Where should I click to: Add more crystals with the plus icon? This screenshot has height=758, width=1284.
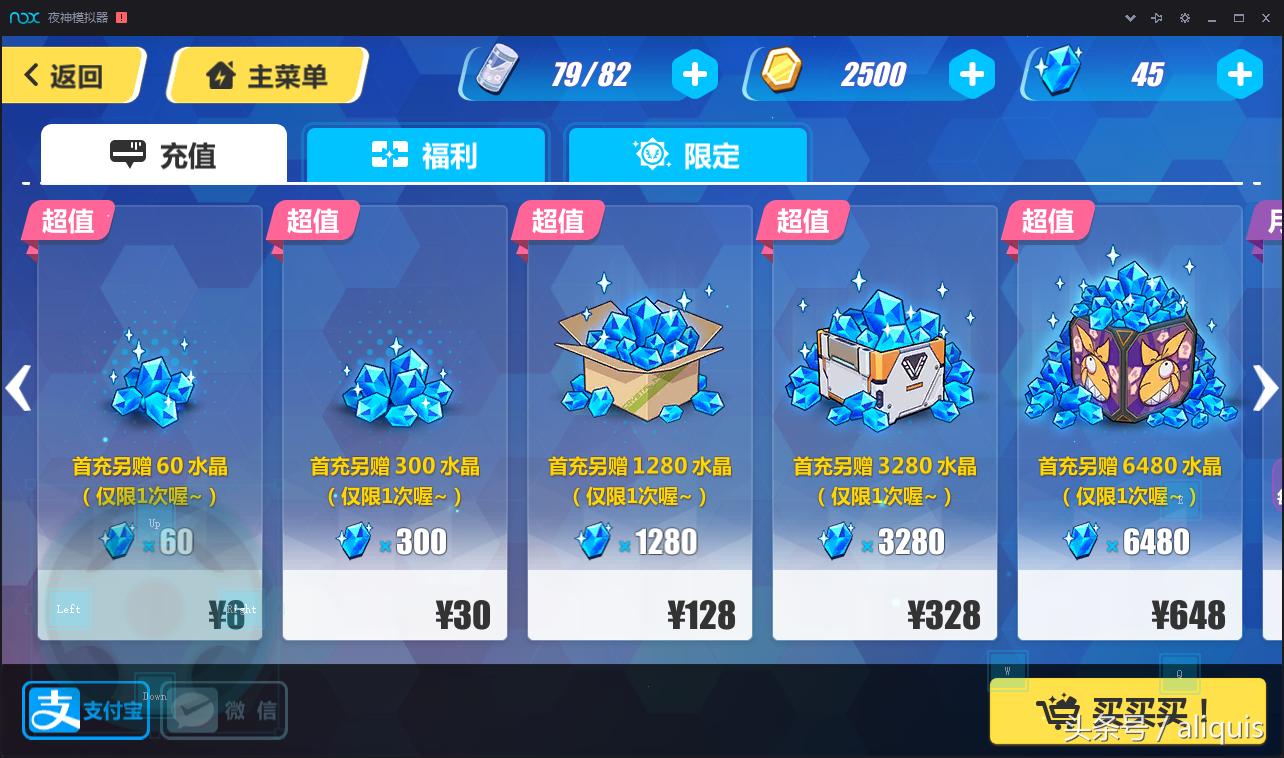[x=1239, y=73]
